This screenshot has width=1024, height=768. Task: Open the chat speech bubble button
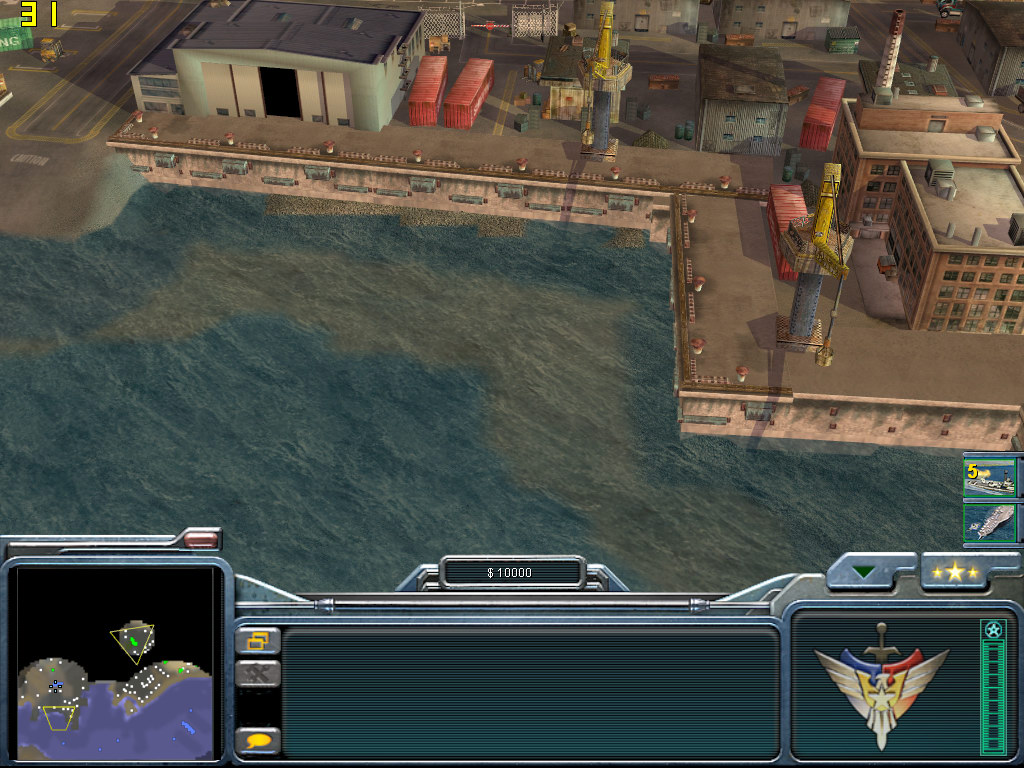(x=258, y=741)
